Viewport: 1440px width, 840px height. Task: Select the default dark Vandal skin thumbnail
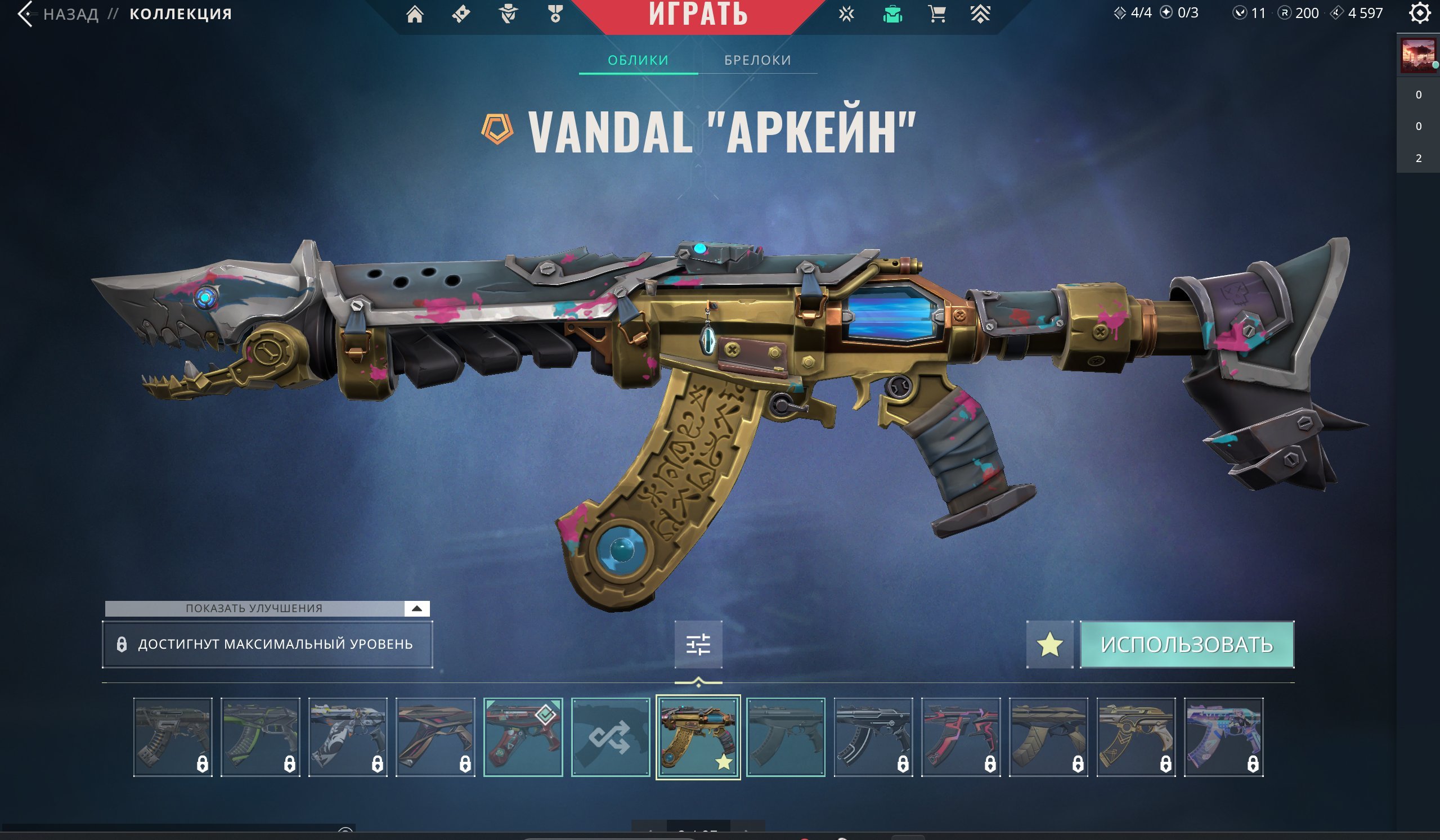pos(785,736)
